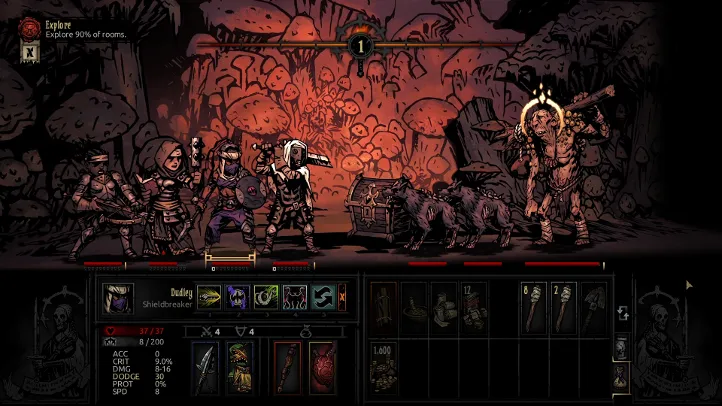This screenshot has width=722, height=406.
Task: Select Dudley's hero portrait
Action: point(117,298)
